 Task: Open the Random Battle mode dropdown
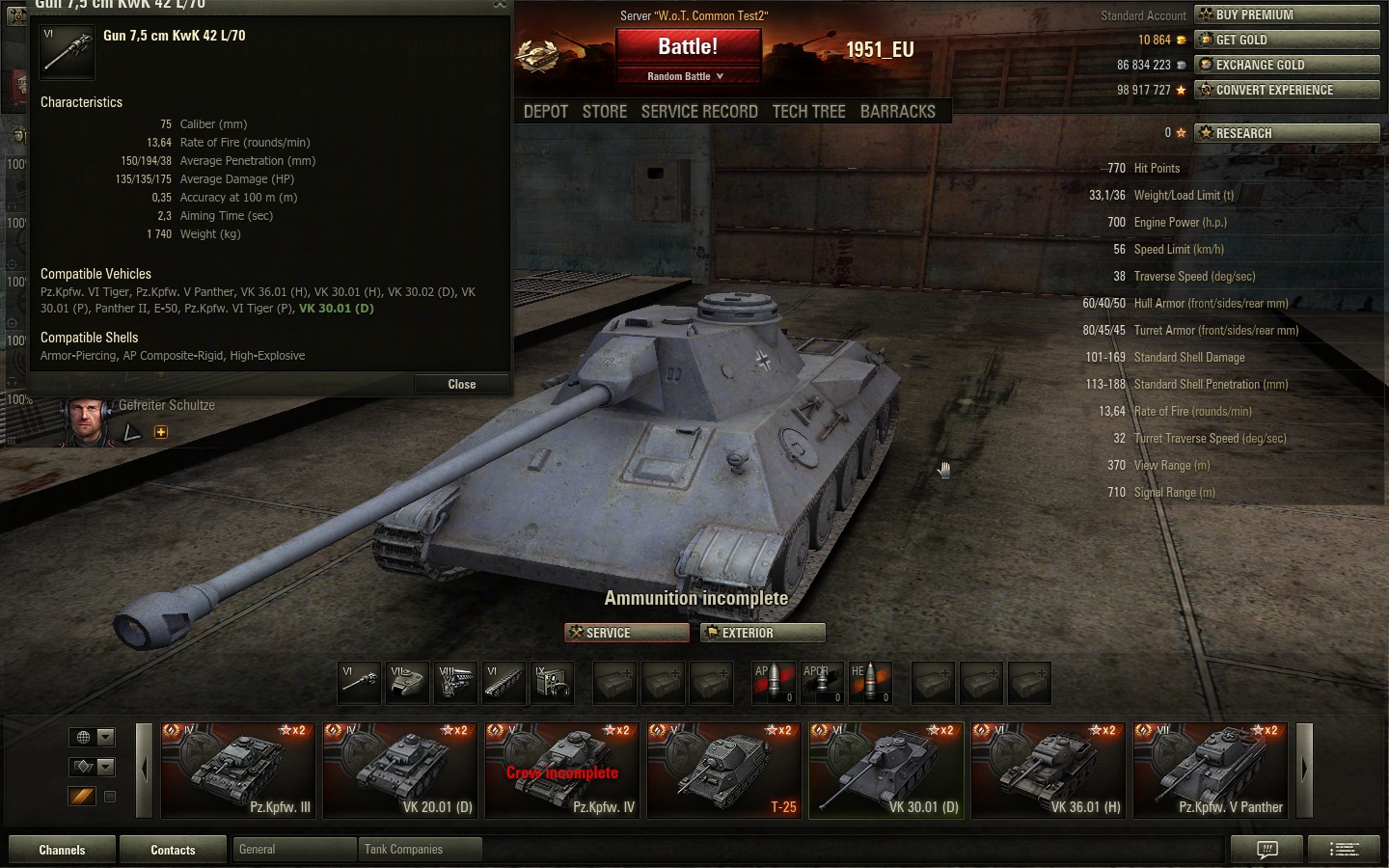(x=687, y=76)
